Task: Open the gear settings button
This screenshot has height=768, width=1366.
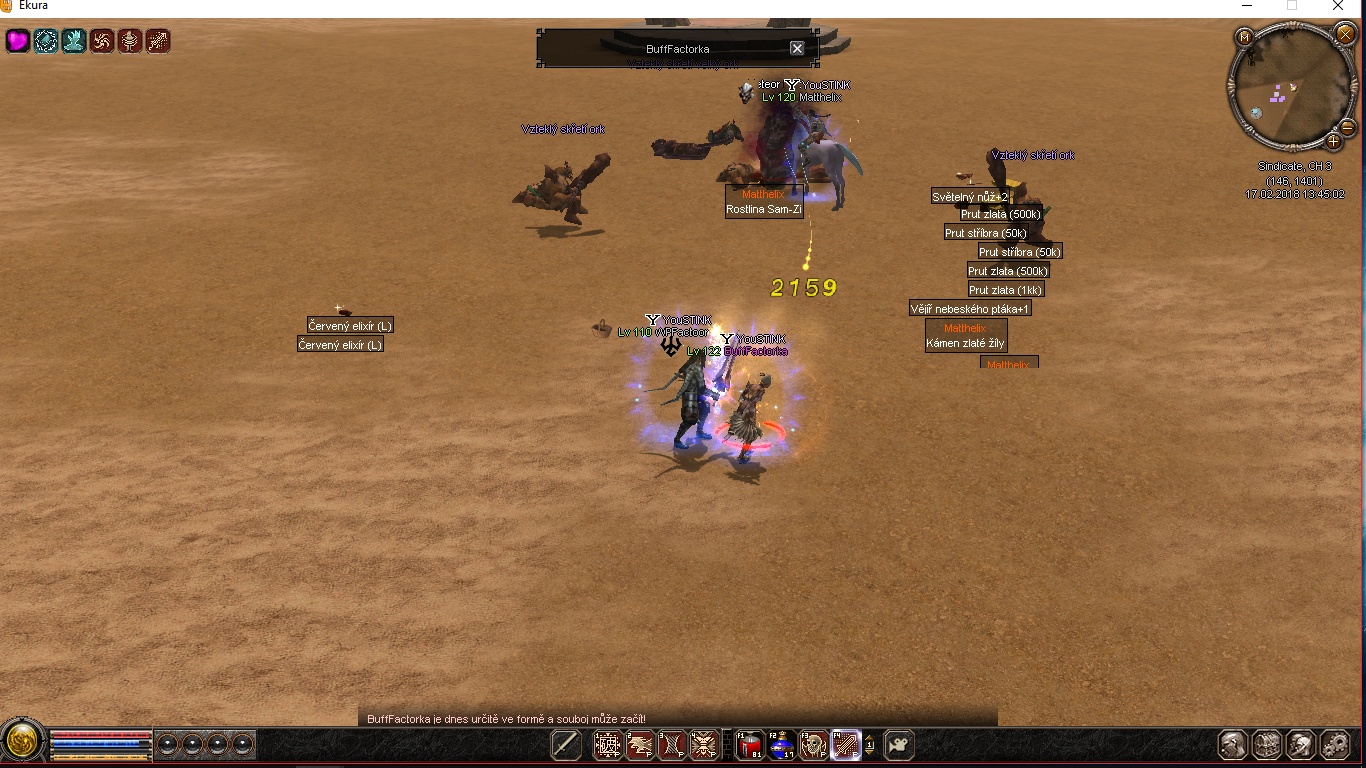Action: click(x=1335, y=745)
